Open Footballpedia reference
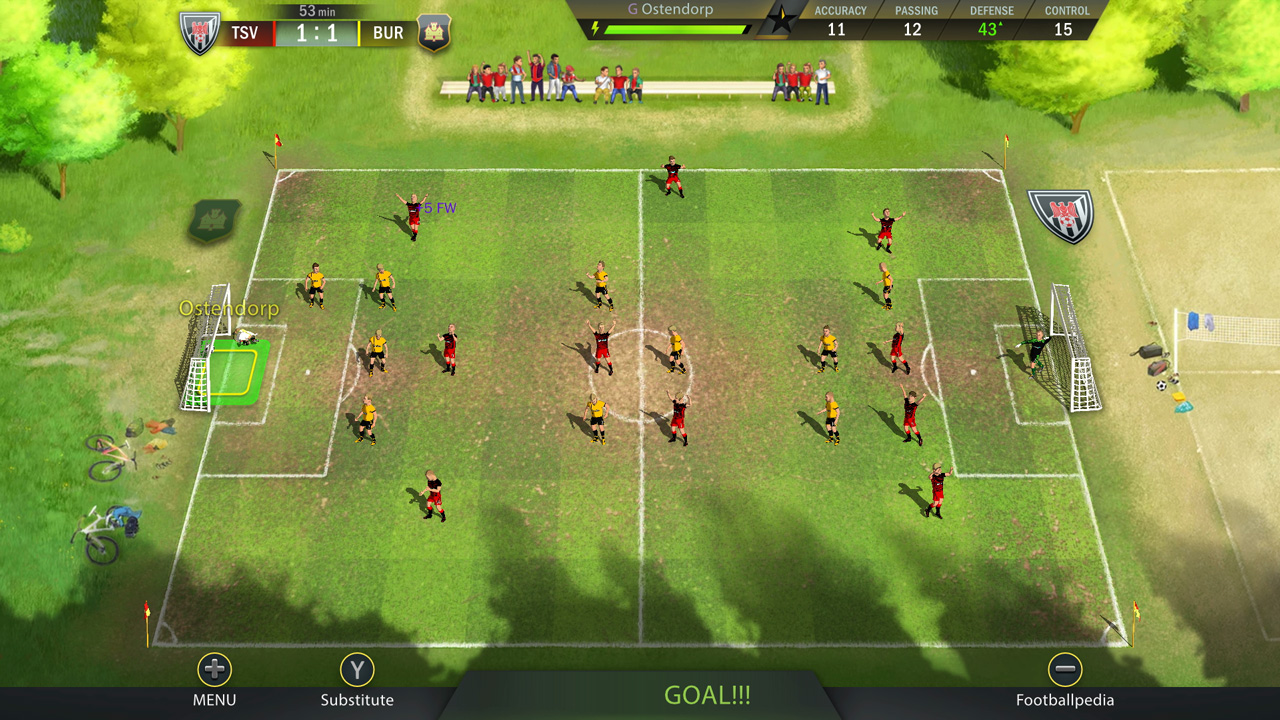Screen dimensions: 1280x720 tap(1066, 699)
